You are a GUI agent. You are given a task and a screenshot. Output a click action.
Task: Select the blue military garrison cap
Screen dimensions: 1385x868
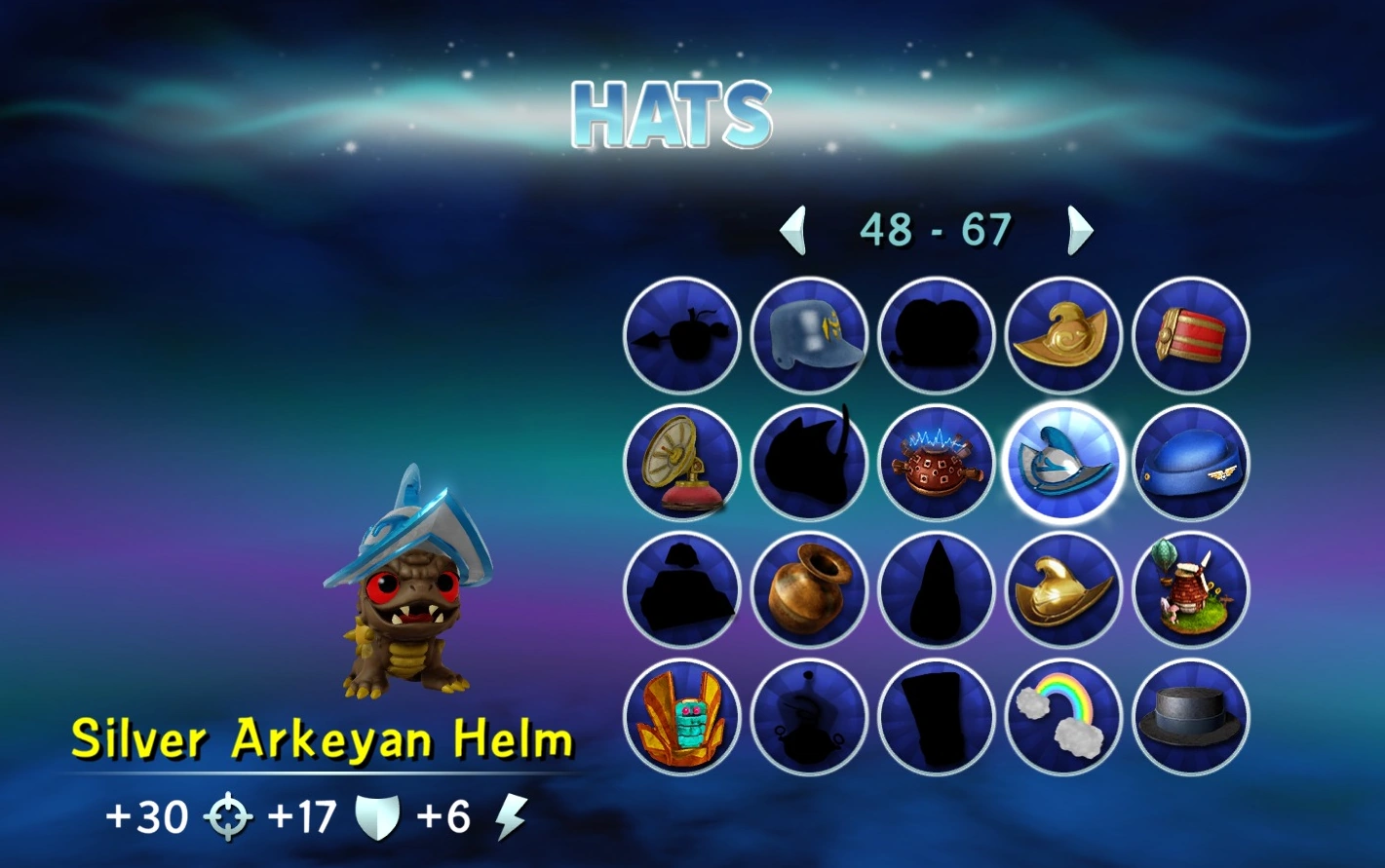(x=1189, y=463)
